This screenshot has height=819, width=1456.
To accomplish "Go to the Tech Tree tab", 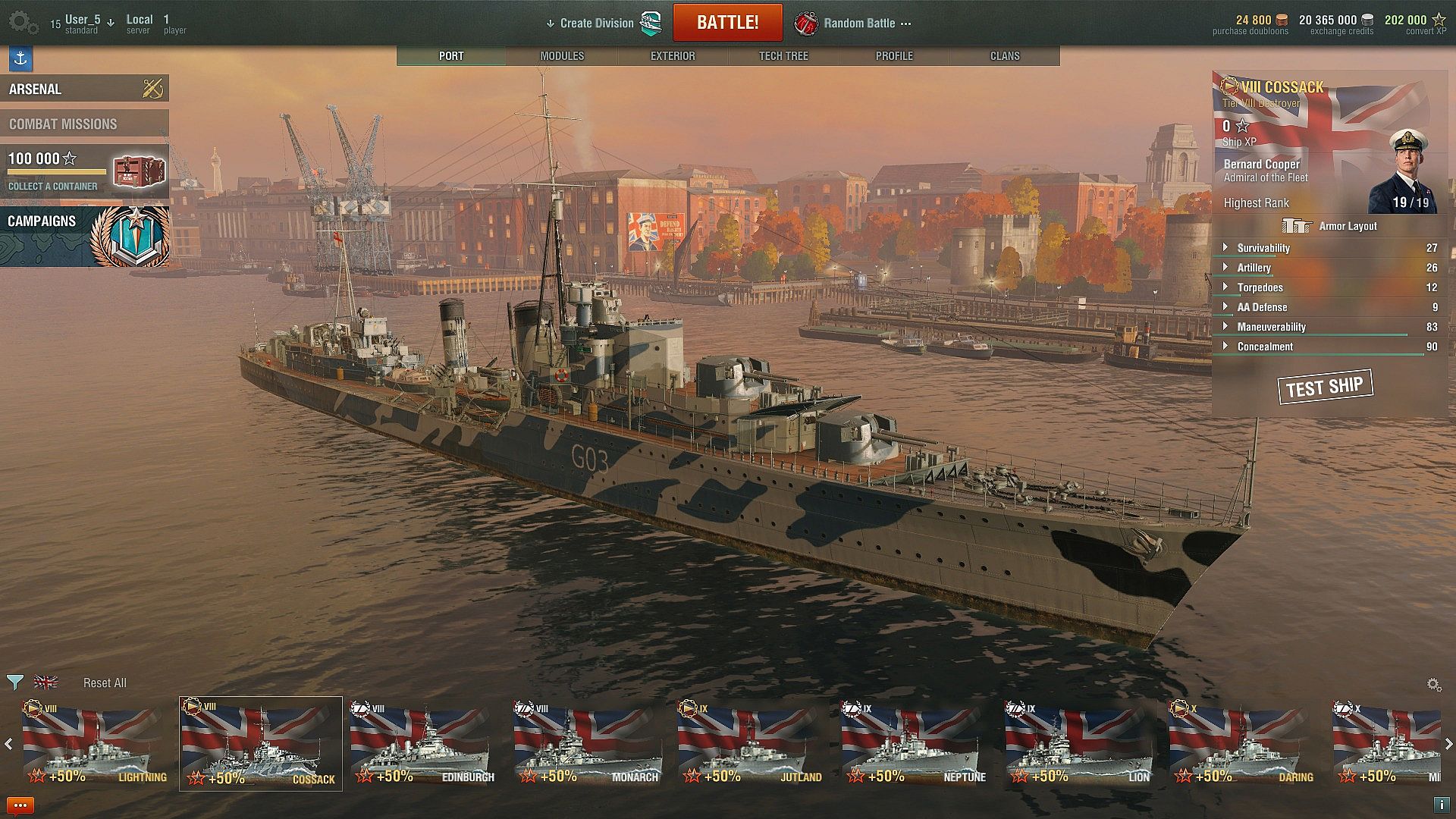I will point(783,56).
